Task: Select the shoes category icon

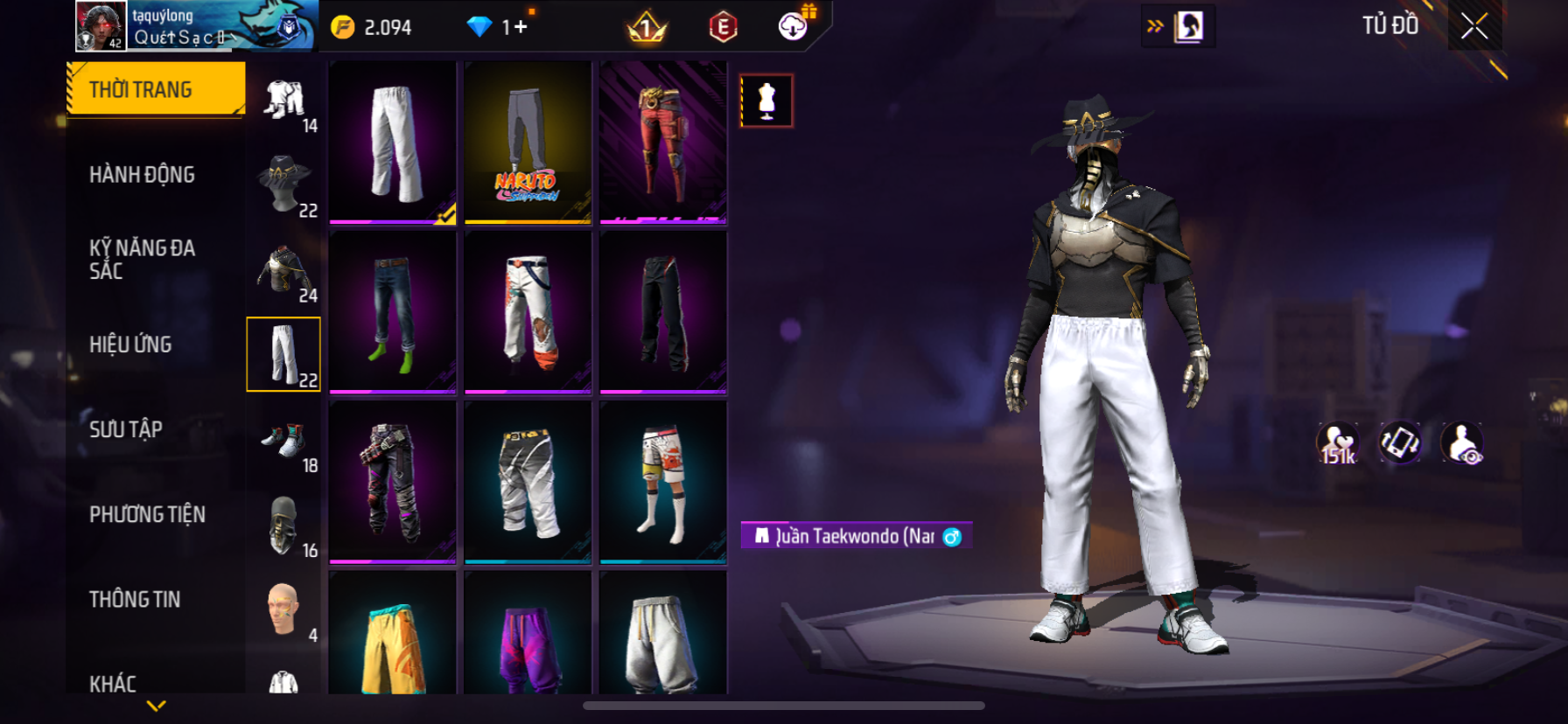Action: coord(283,440)
